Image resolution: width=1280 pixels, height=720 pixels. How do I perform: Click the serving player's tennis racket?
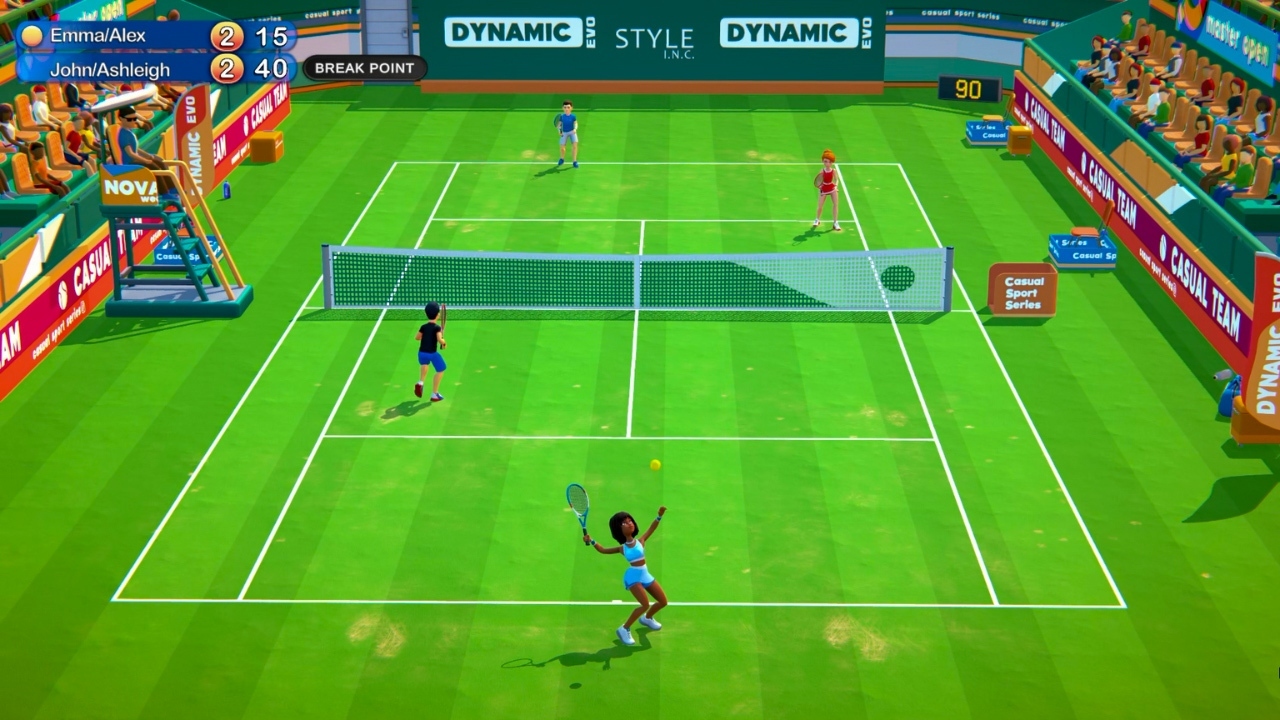click(576, 504)
